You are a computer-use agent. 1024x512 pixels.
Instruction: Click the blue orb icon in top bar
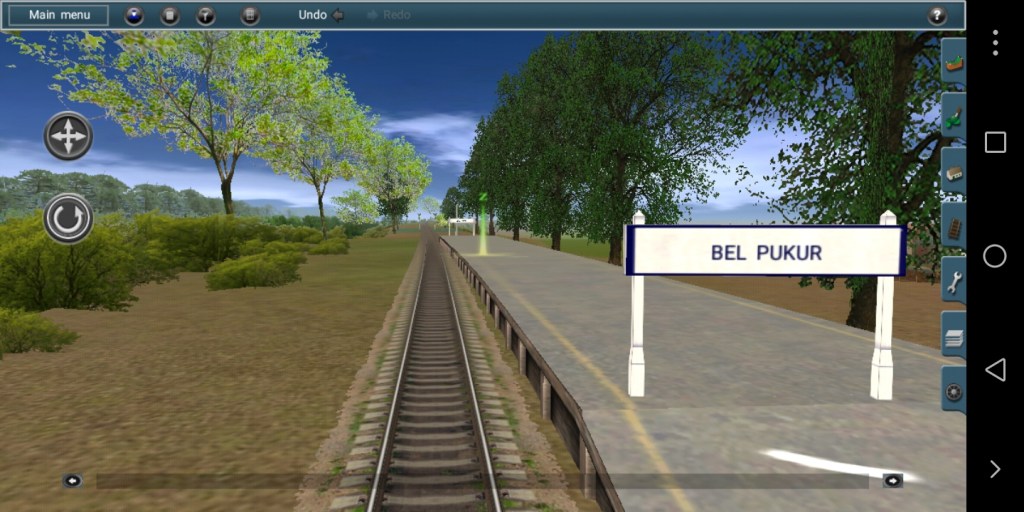click(x=134, y=15)
